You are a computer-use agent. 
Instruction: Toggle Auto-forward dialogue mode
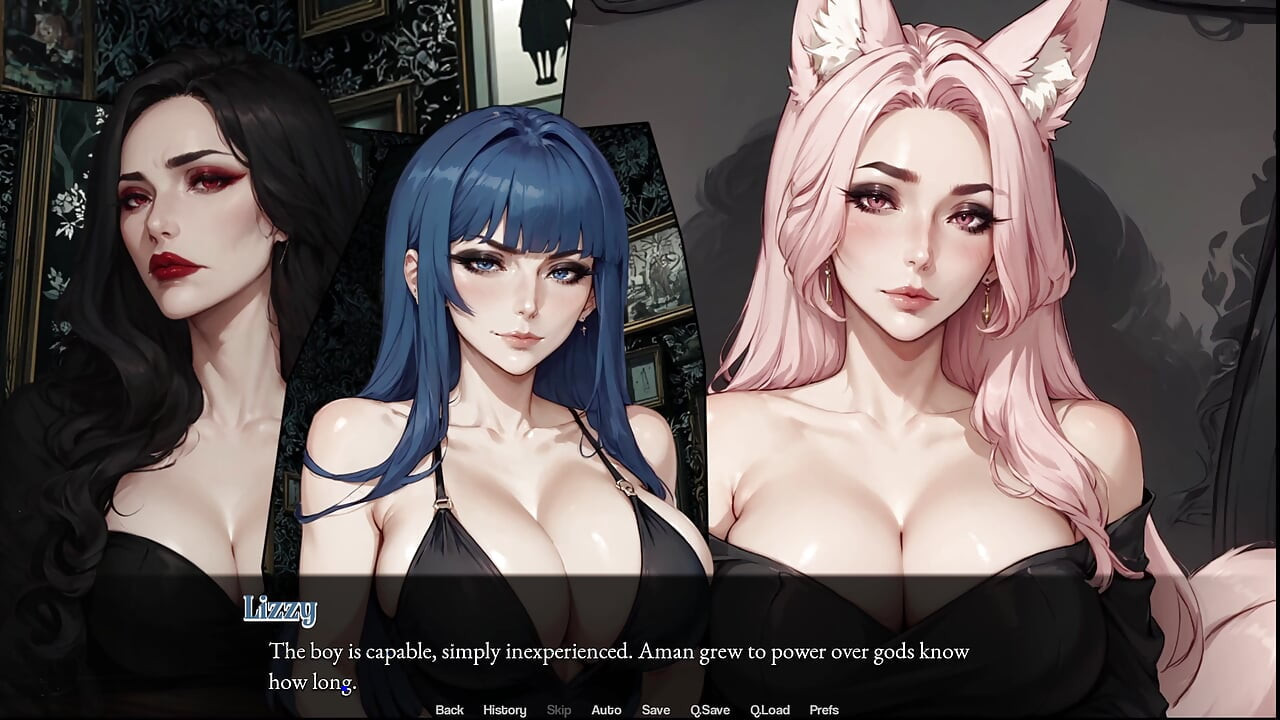coord(607,710)
